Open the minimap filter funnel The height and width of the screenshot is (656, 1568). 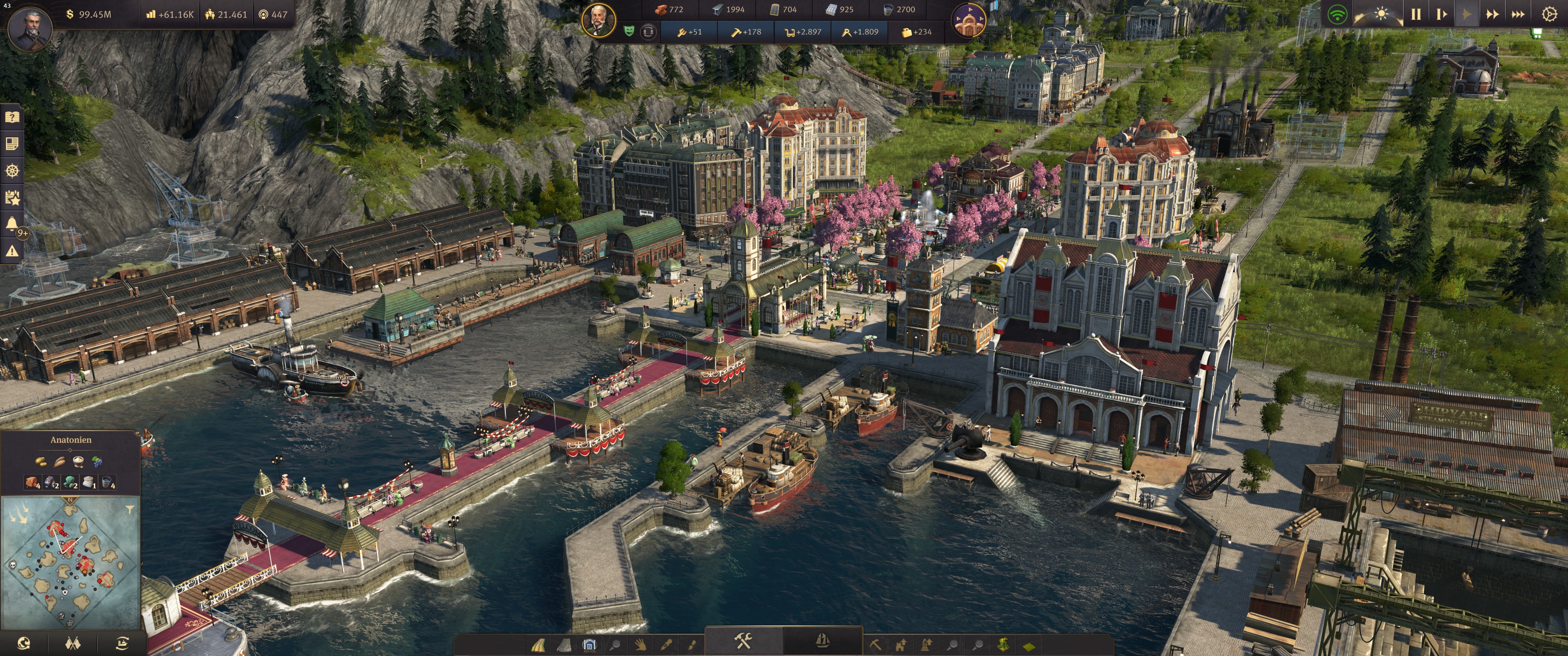click(x=129, y=509)
